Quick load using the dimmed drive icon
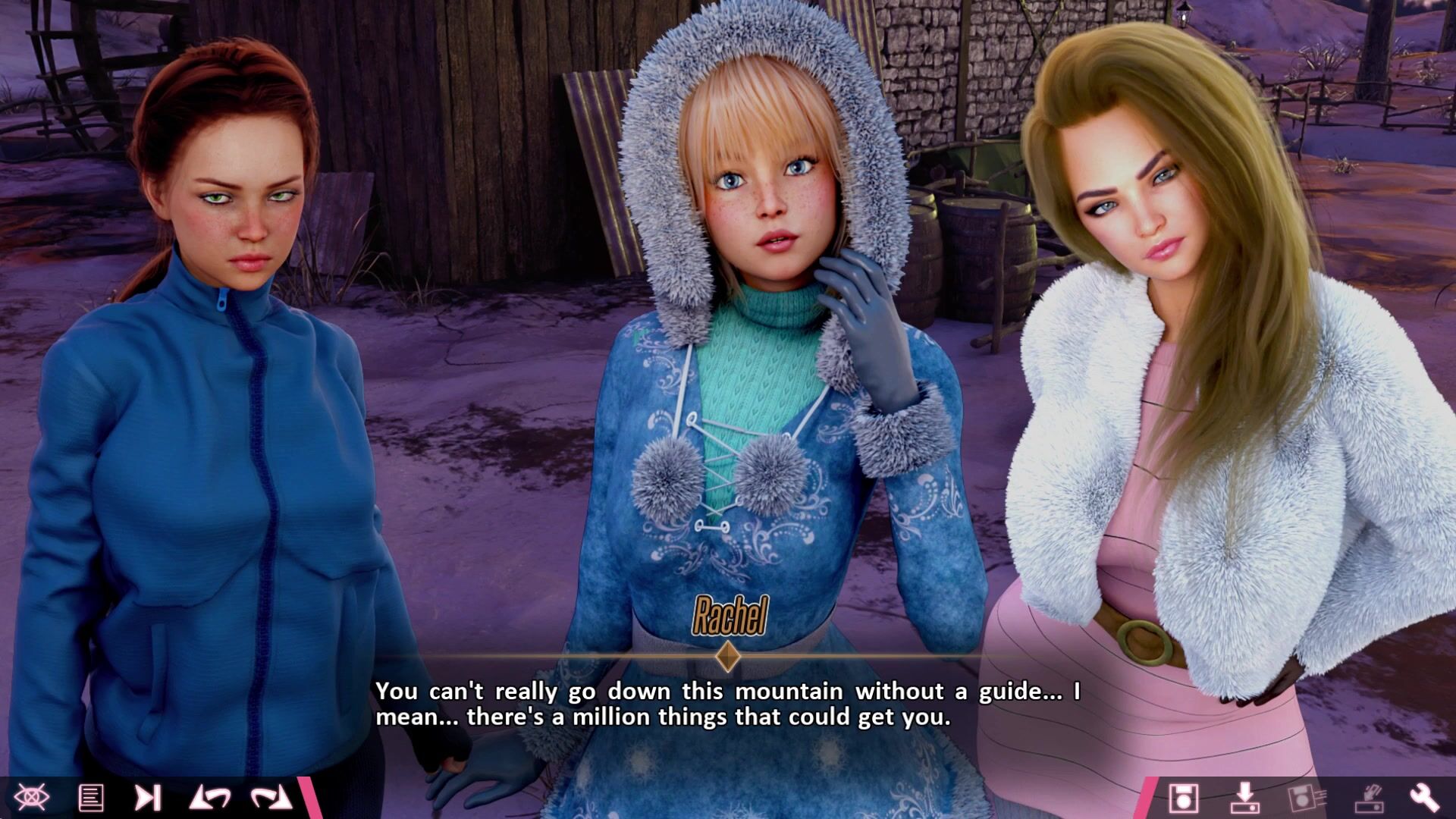 (1369, 798)
